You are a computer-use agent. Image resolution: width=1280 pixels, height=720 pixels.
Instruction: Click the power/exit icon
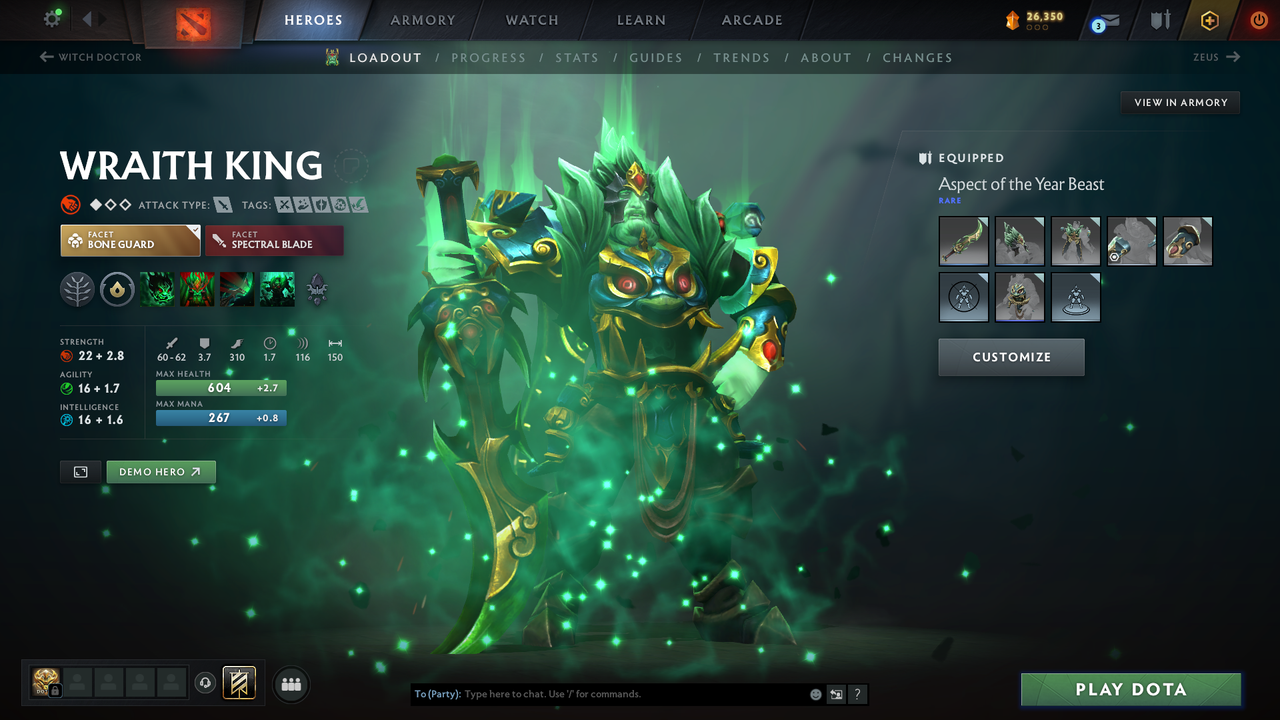click(x=1258, y=19)
